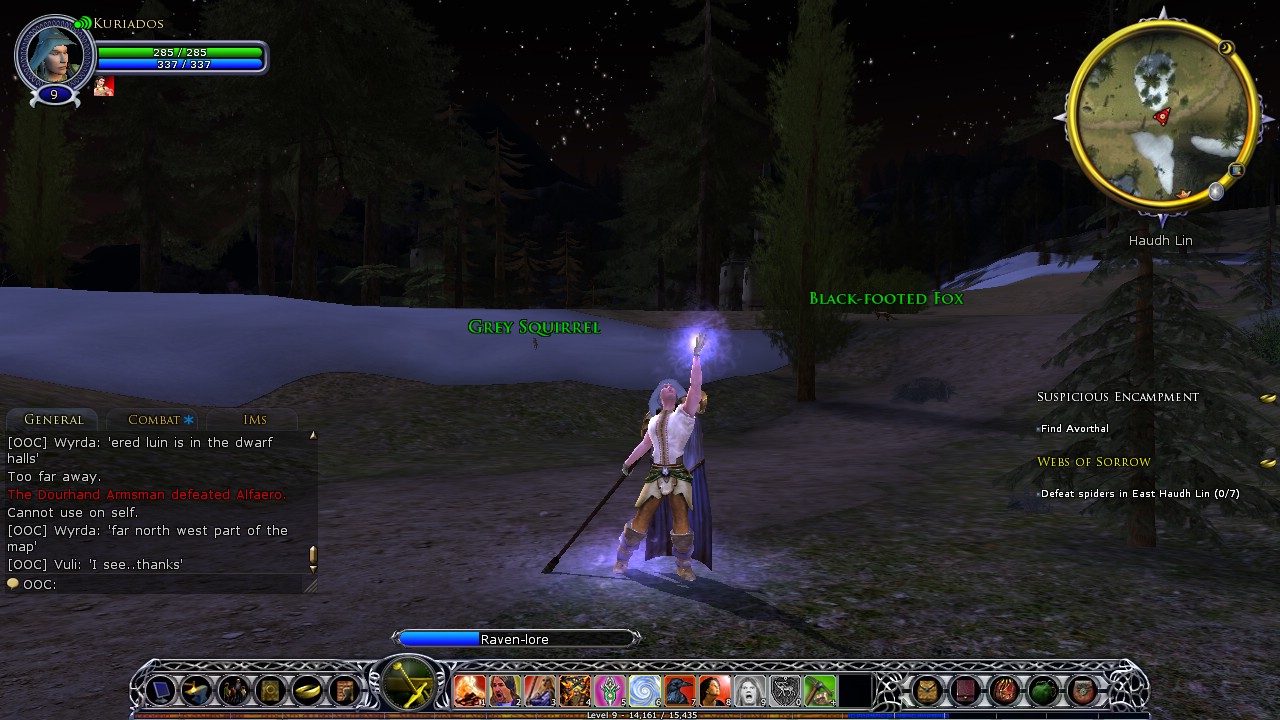Switch to the General chat tab

click(x=54, y=420)
